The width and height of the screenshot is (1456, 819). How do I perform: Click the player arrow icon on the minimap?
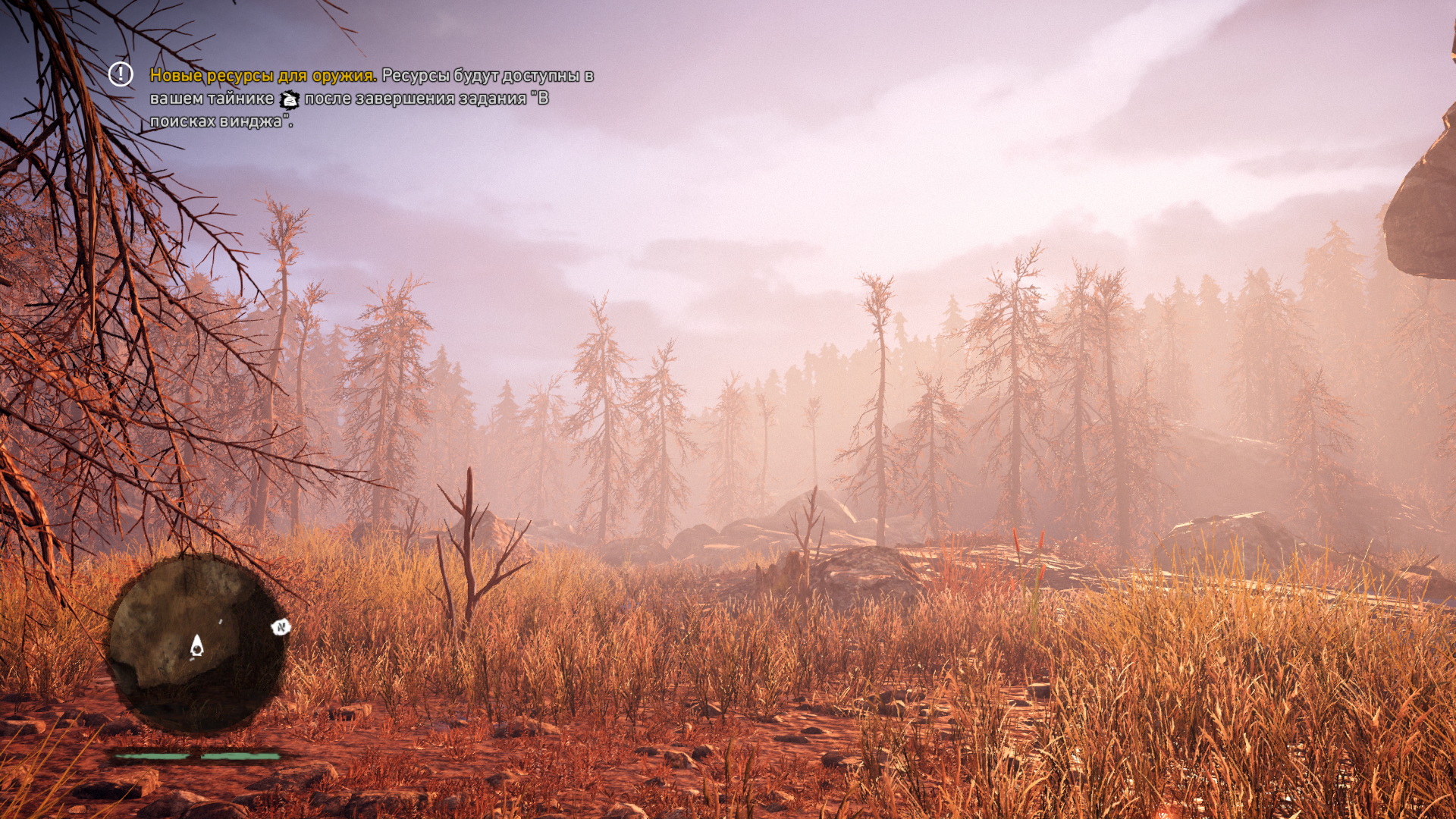click(196, 646)
